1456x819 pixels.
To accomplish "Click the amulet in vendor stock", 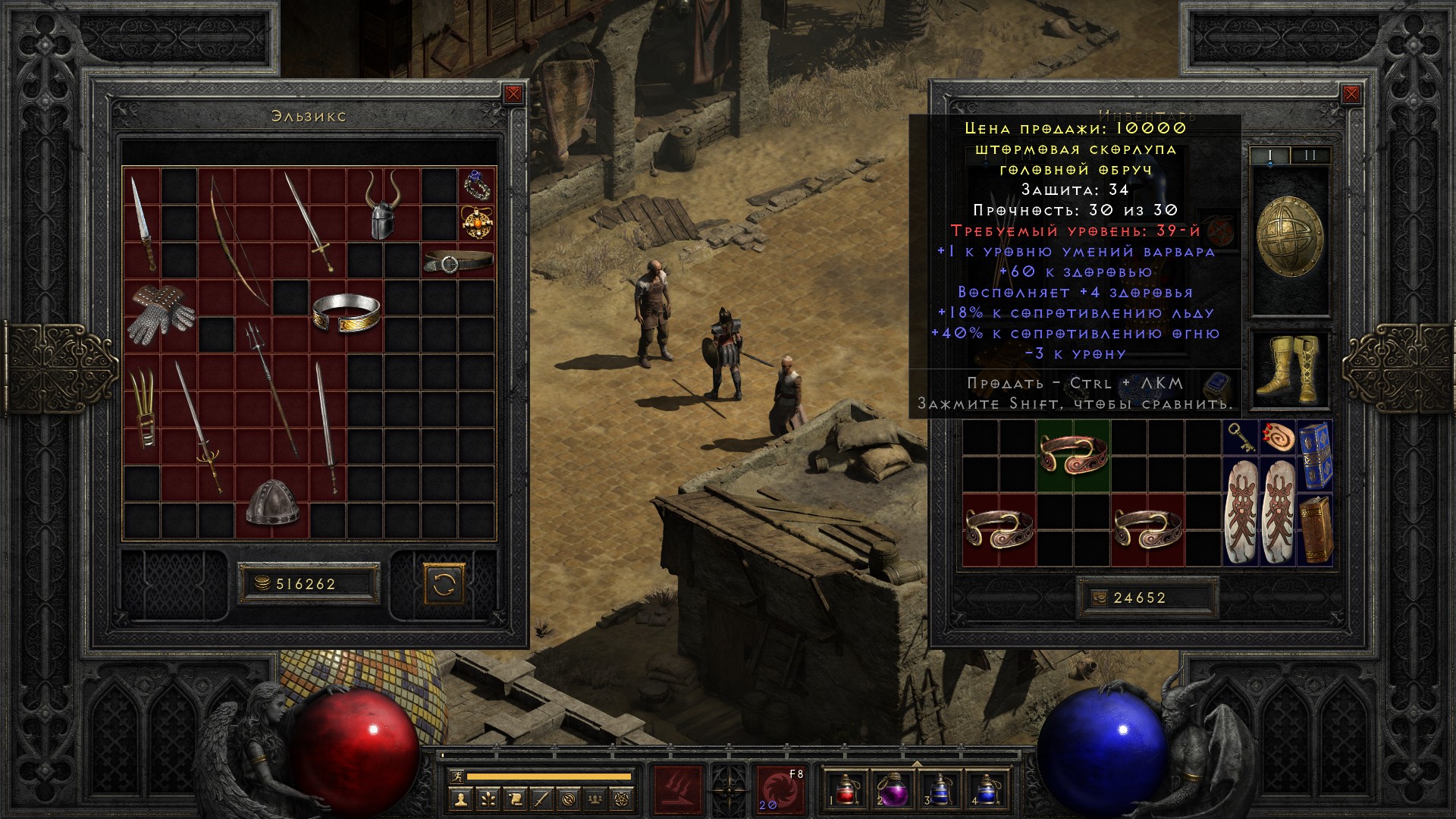I will pyautogui.click(x=477, y=222).
